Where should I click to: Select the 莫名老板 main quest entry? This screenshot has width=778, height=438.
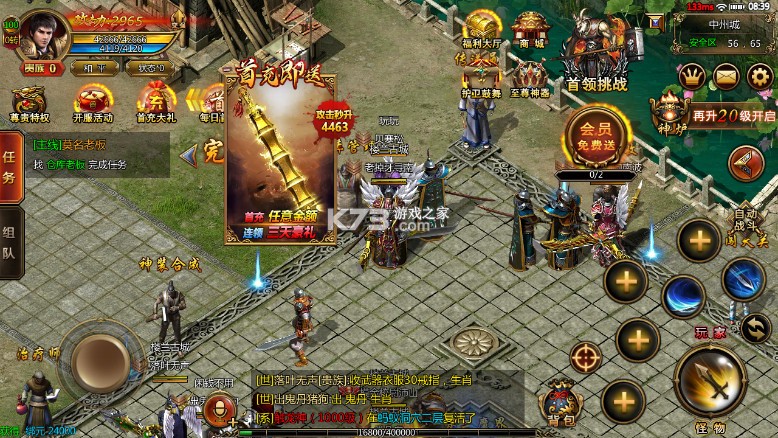pyautogui.click(x=70, y=144)
